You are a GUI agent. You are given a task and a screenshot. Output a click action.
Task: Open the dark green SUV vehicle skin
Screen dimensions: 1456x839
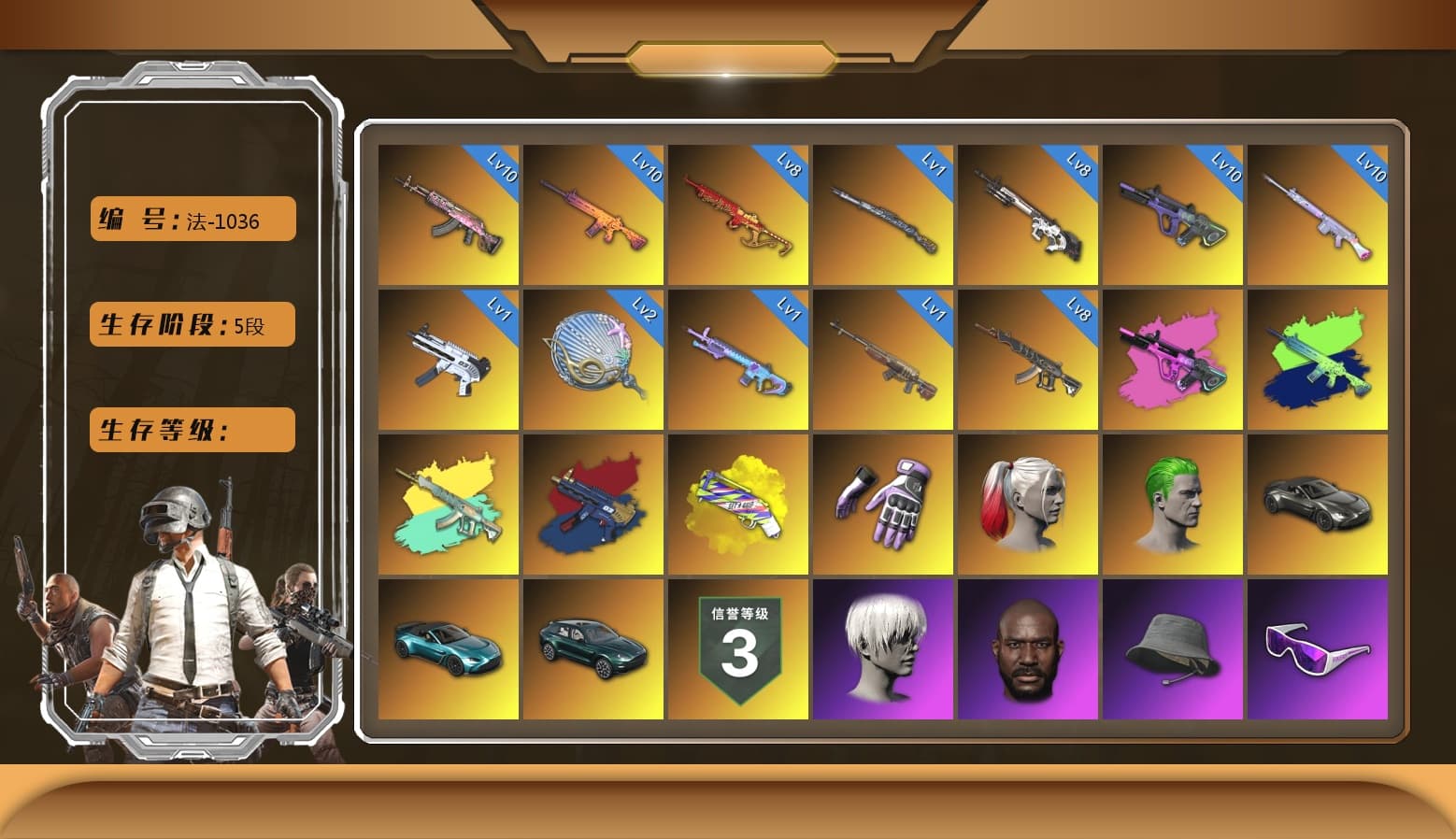tap(592, 649)
